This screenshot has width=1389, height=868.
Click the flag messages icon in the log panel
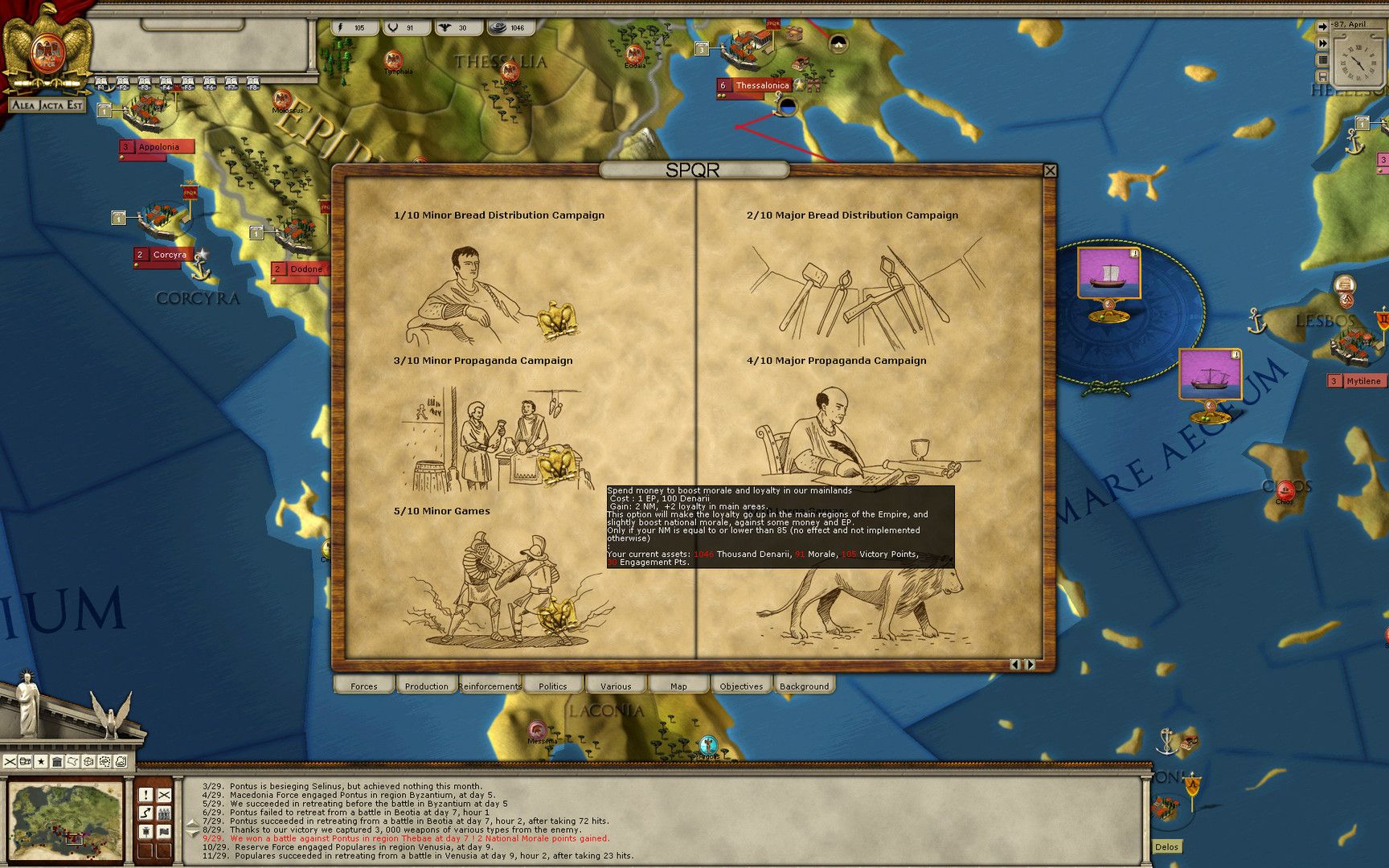(165, 832)
